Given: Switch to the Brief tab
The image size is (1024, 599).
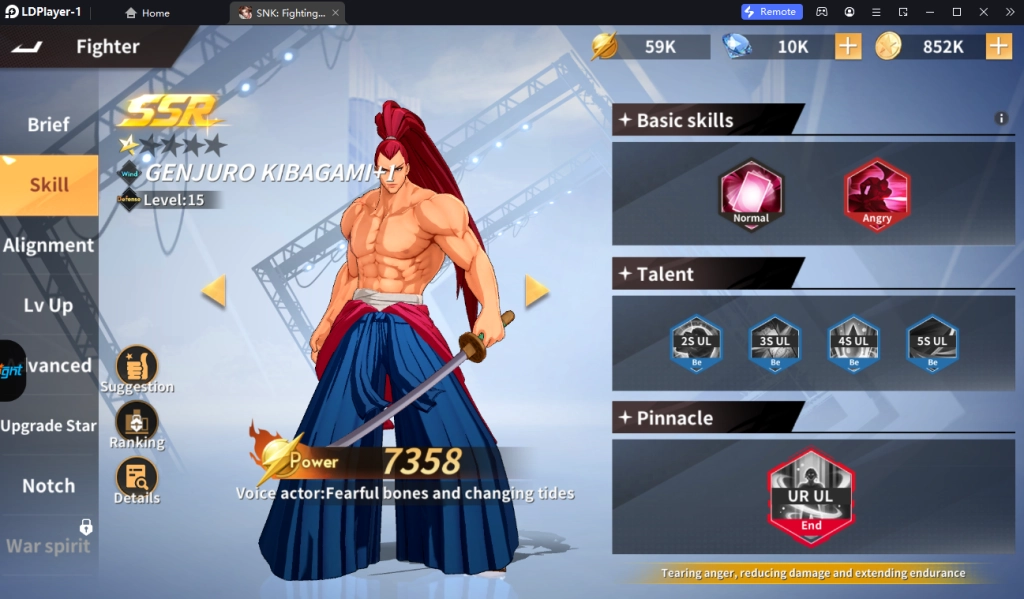Looking at the screenshot, I should (x=49, y=125).
